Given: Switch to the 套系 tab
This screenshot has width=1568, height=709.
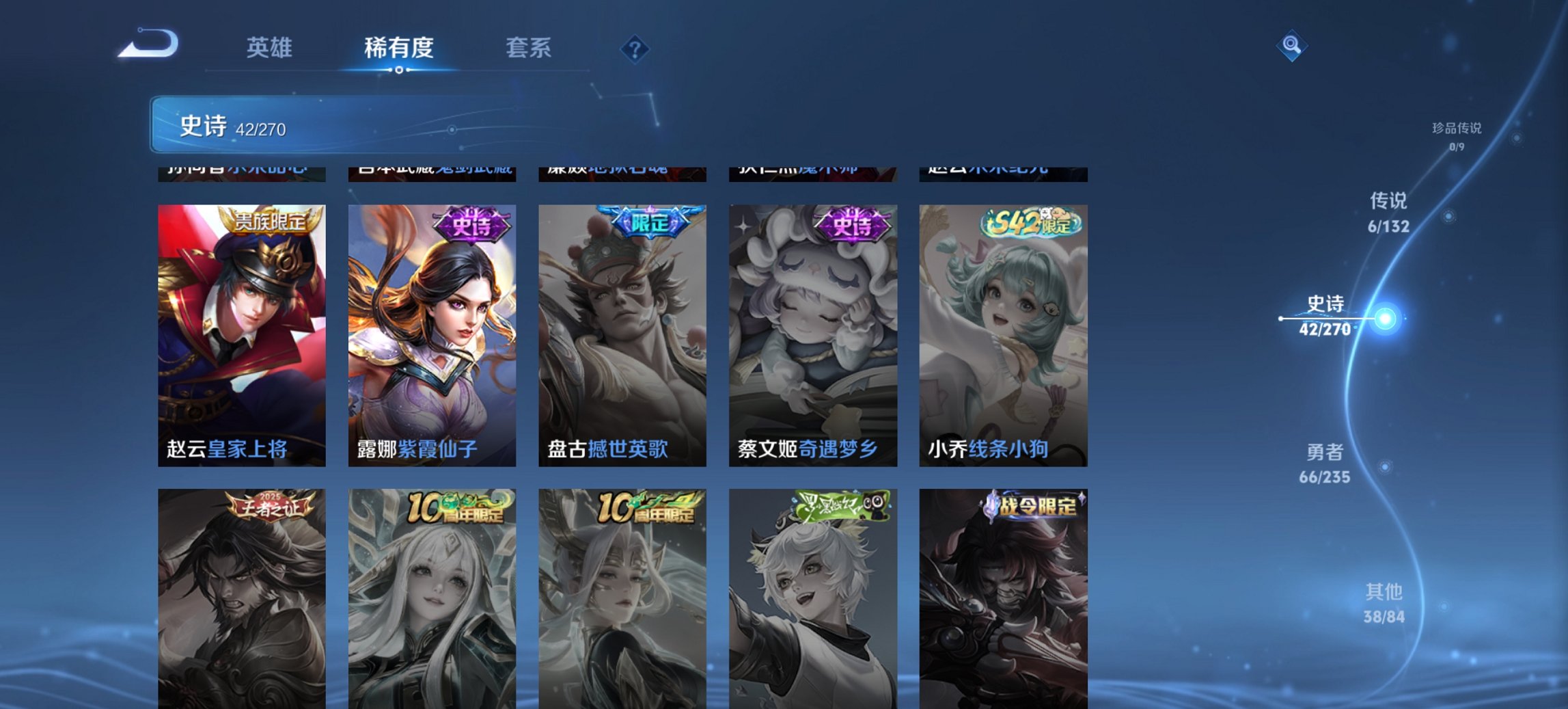Looking at the screenshot, I should tap(529, 48).
